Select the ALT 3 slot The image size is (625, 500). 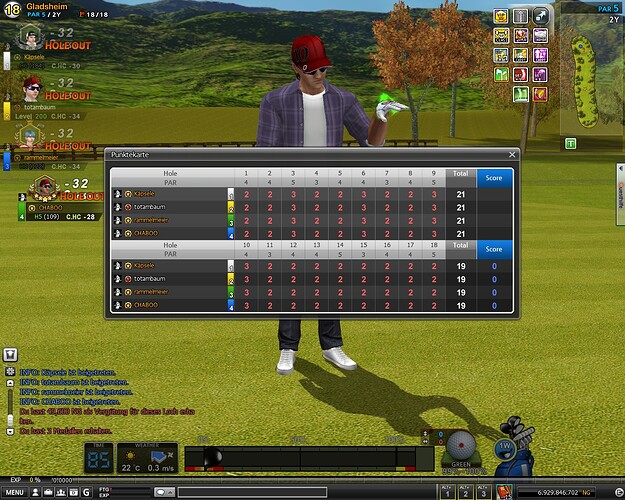coord(484,492)
